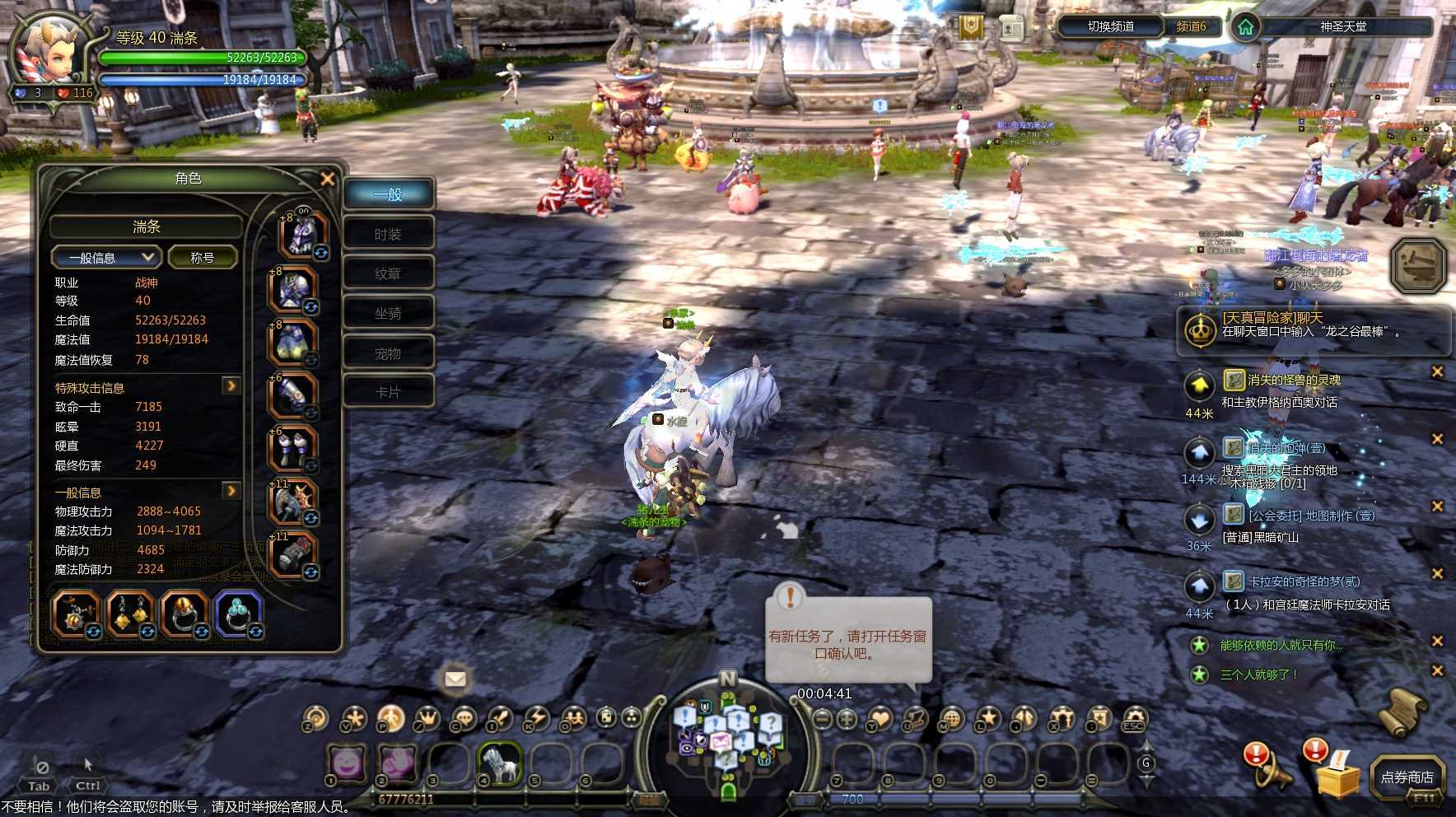Open the mail envelope notification
1456x817 pixels.
tap(455, 679)
